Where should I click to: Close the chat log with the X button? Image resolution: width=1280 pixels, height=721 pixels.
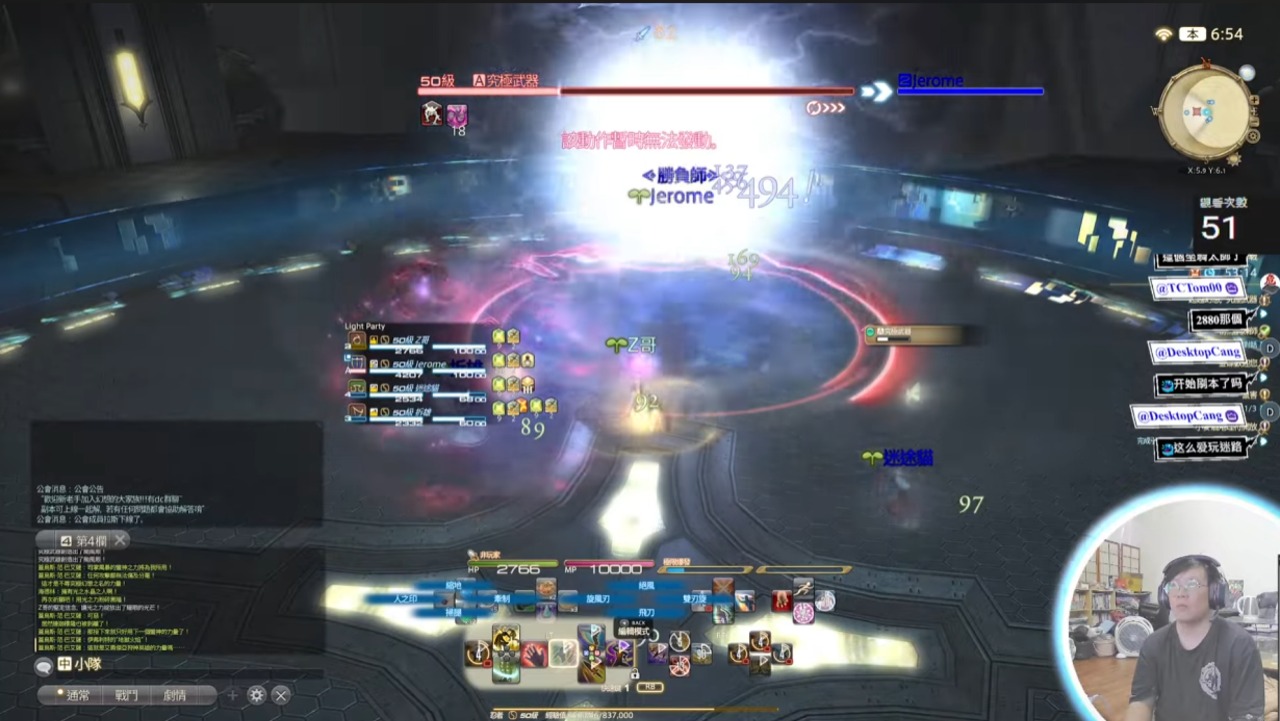coord(281,695)
